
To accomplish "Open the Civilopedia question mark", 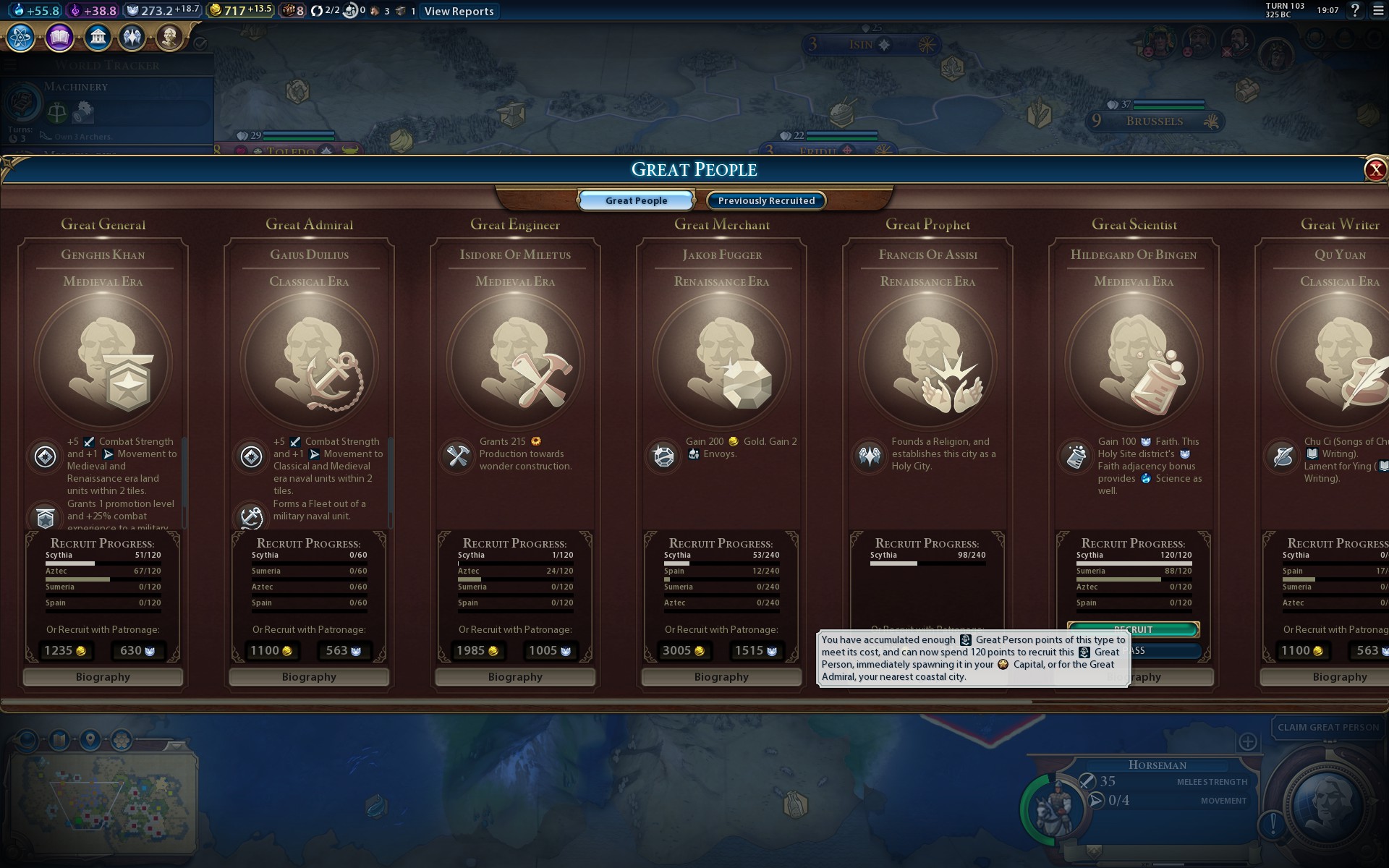I will [1355, 10].
